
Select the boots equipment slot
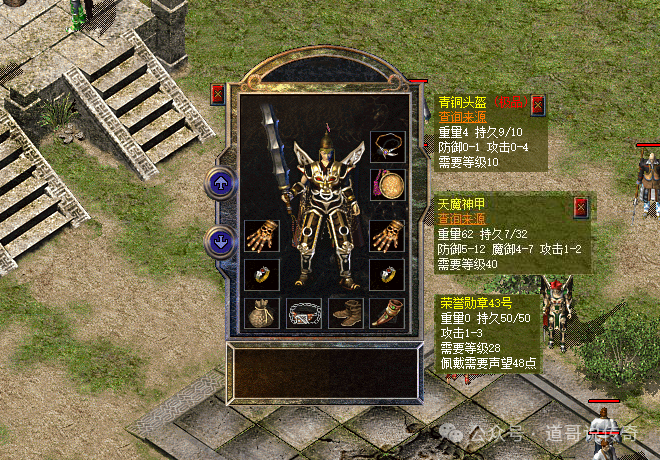(x=345, y=313)
